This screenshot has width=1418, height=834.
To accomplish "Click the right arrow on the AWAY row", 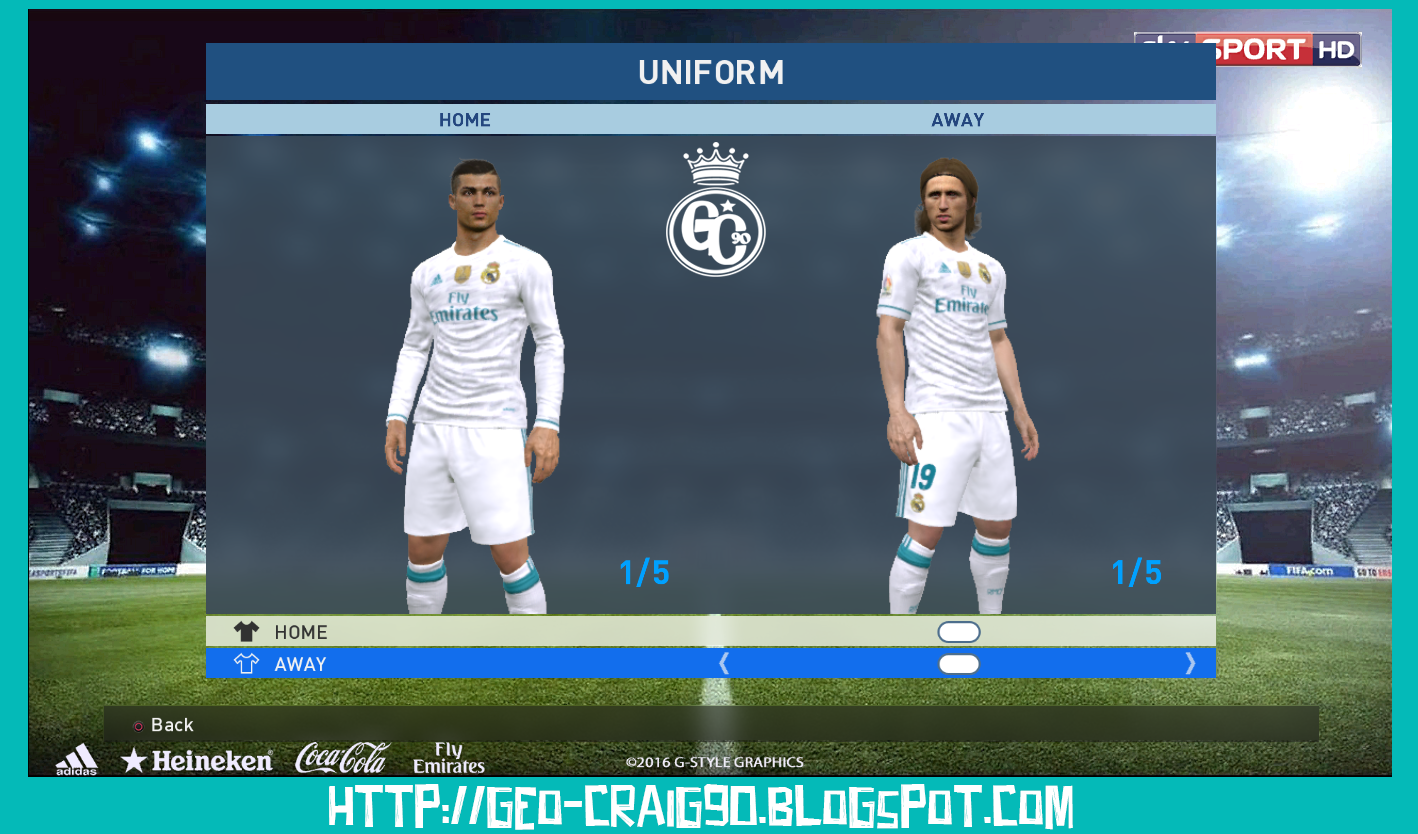I will tap(1190, 663).
